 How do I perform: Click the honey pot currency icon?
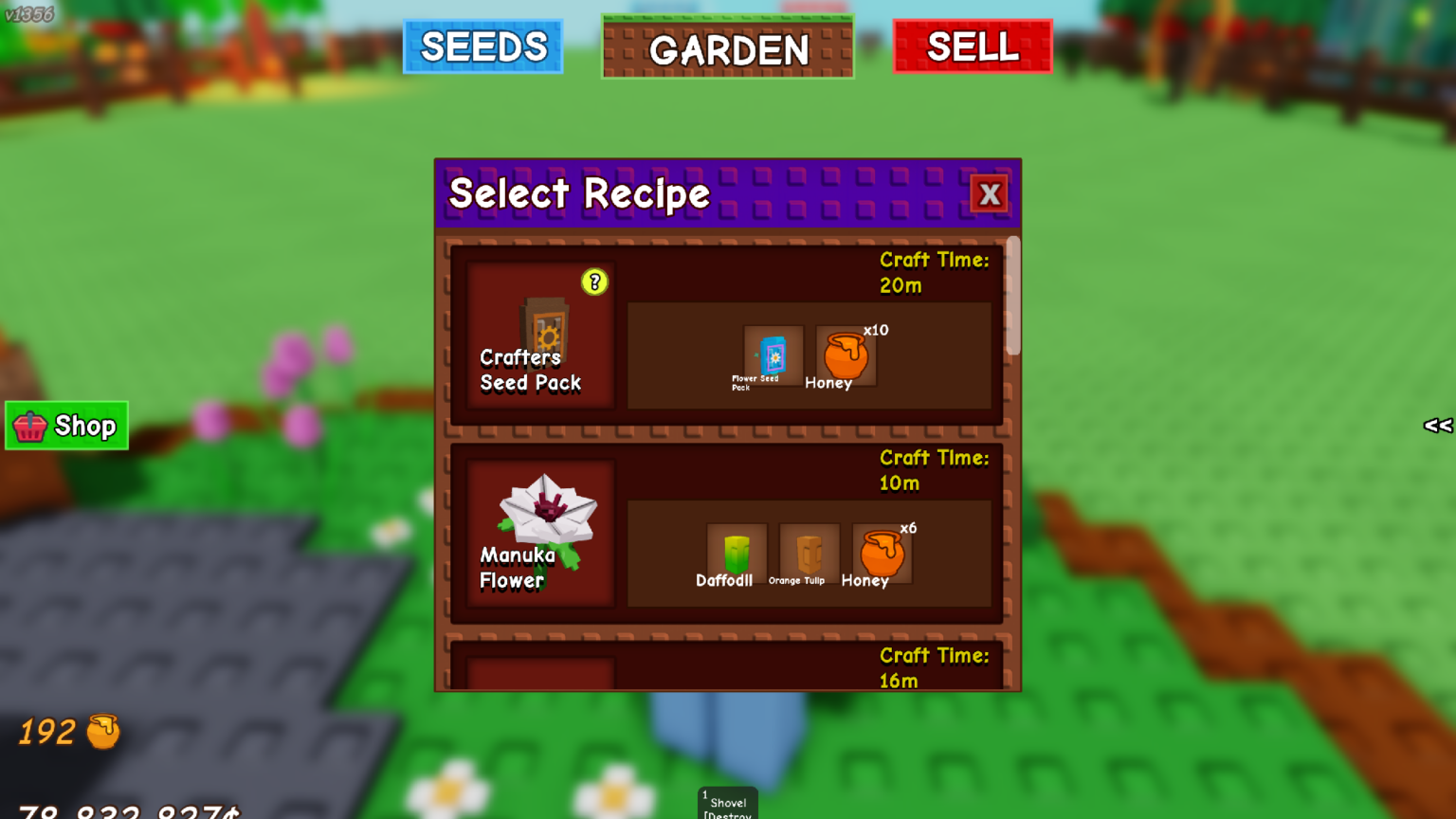101,732
